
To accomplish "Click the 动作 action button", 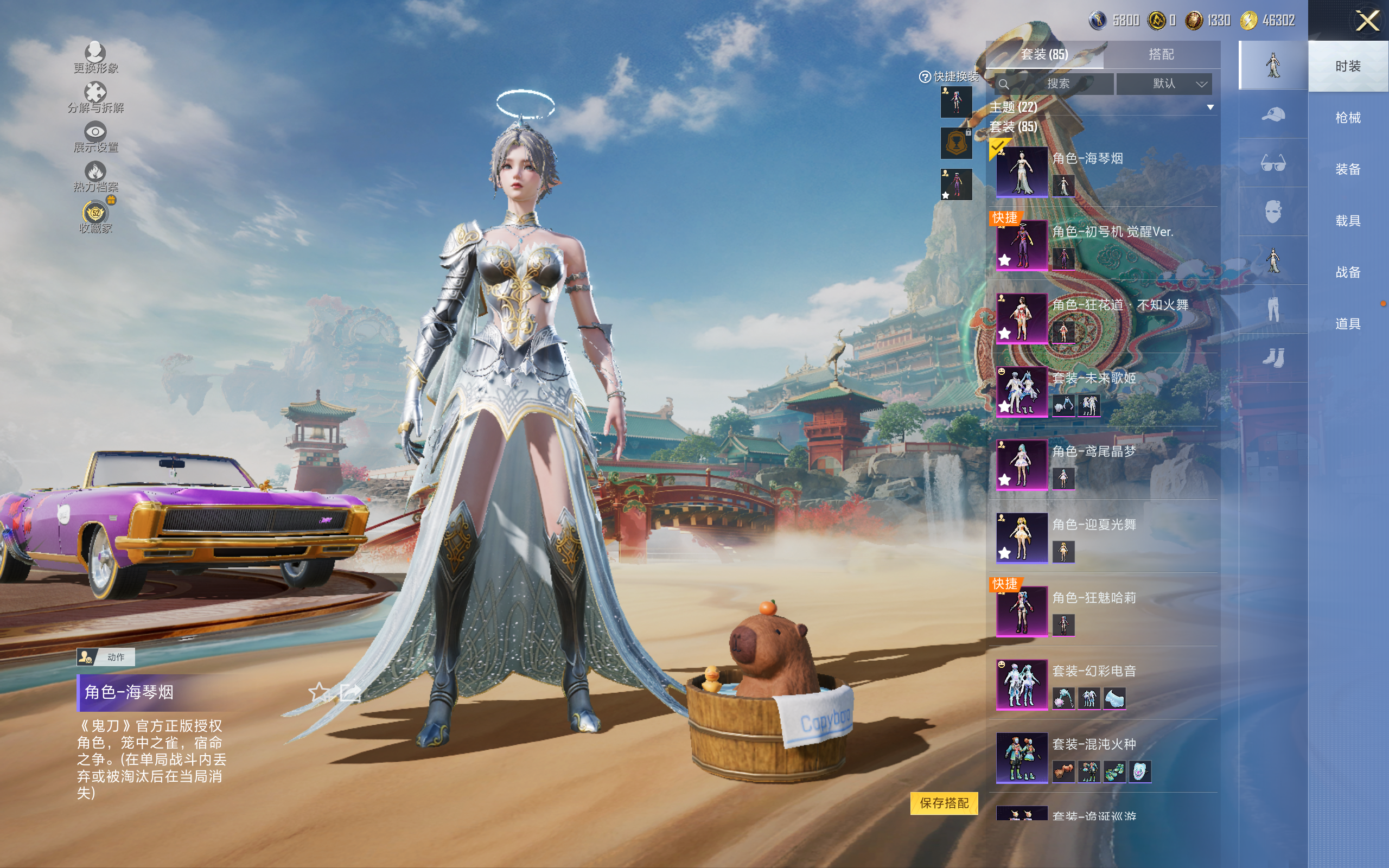I will click(106, 657).
